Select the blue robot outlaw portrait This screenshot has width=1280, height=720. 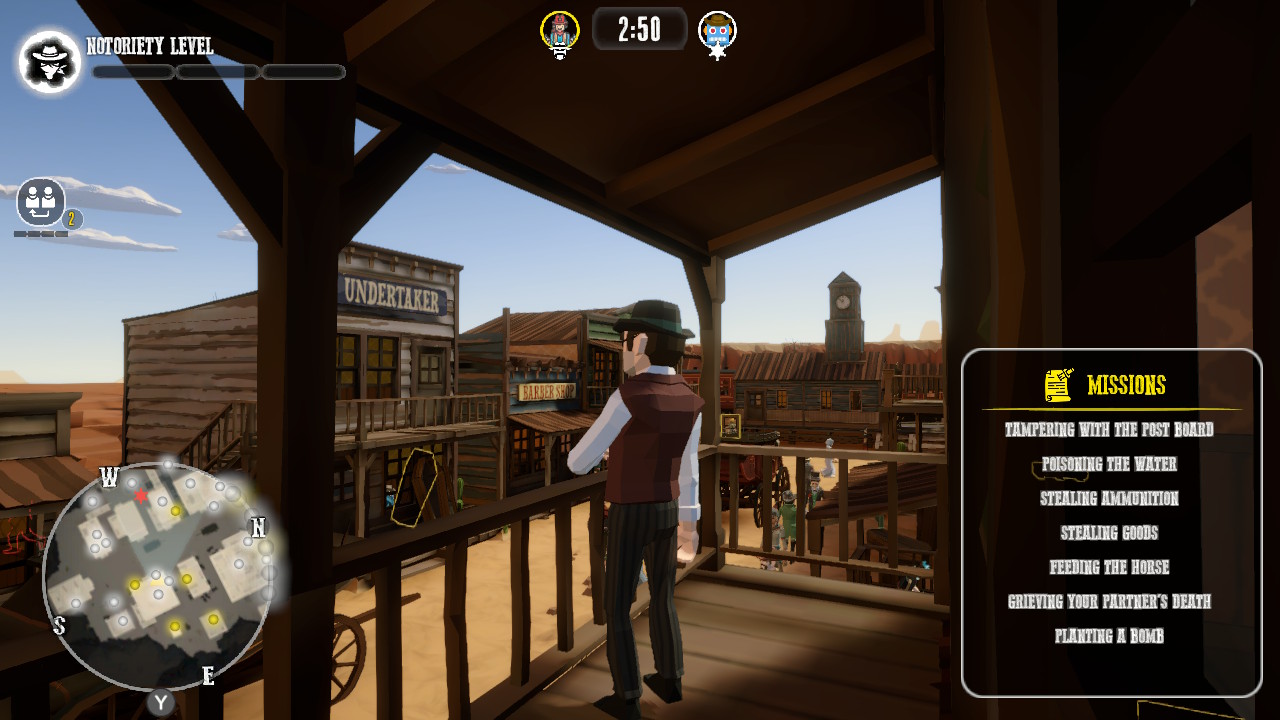click(x=717, y=31)
